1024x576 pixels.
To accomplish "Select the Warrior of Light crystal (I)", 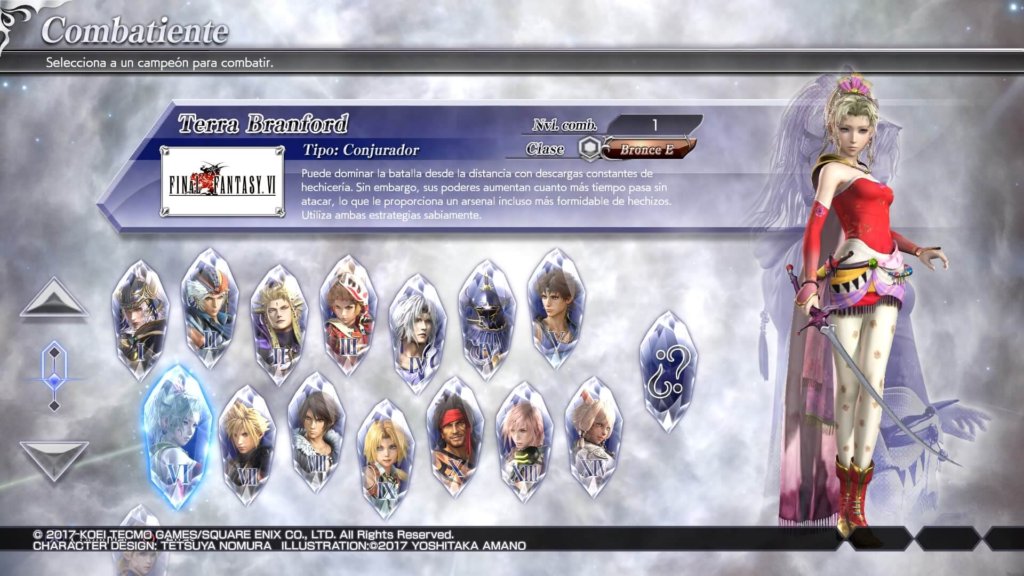I will tap(140, 318).
